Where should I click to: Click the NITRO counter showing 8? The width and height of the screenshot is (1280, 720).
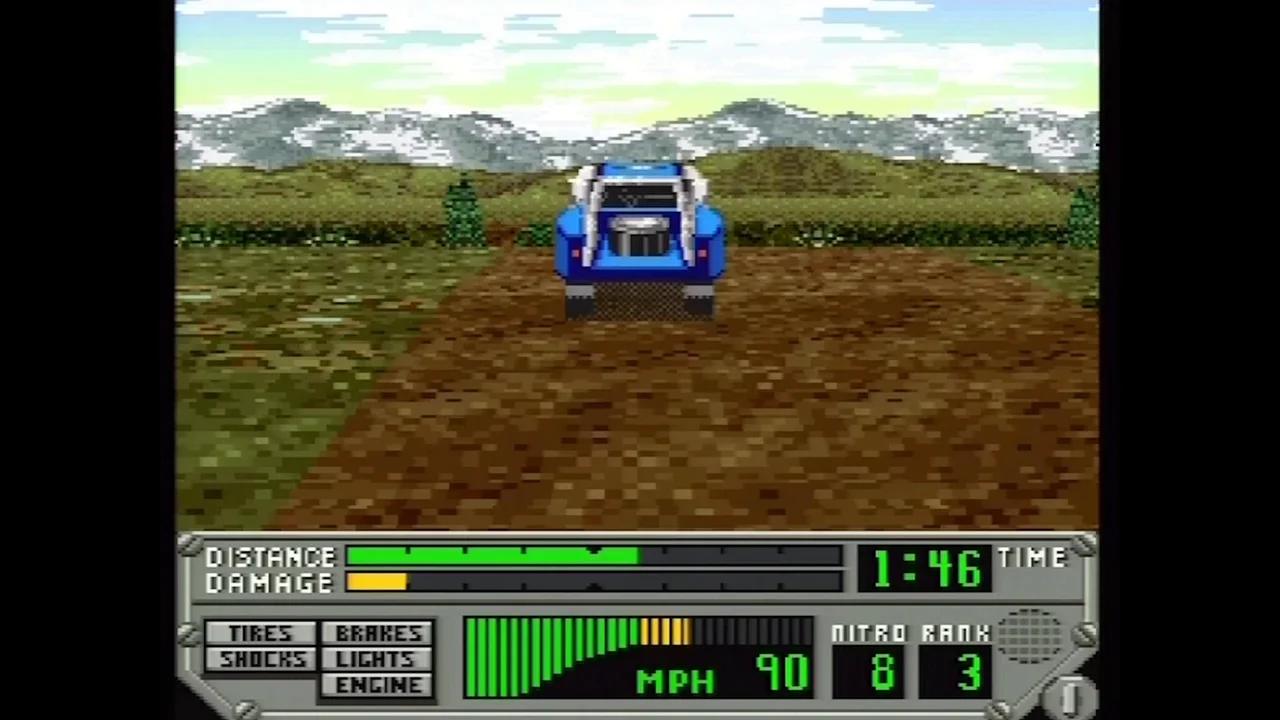click(869, 674)
